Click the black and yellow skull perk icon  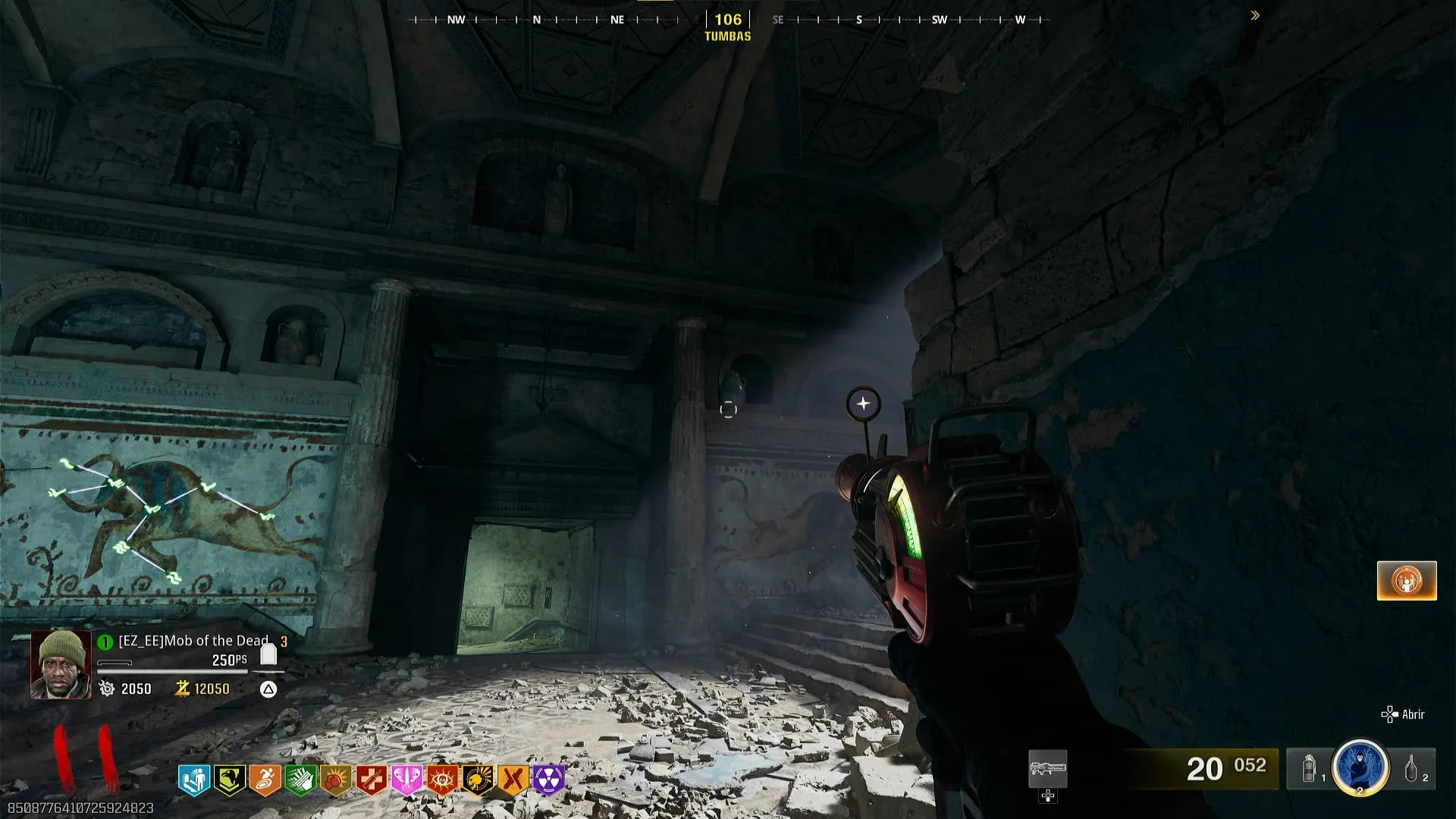478,780
